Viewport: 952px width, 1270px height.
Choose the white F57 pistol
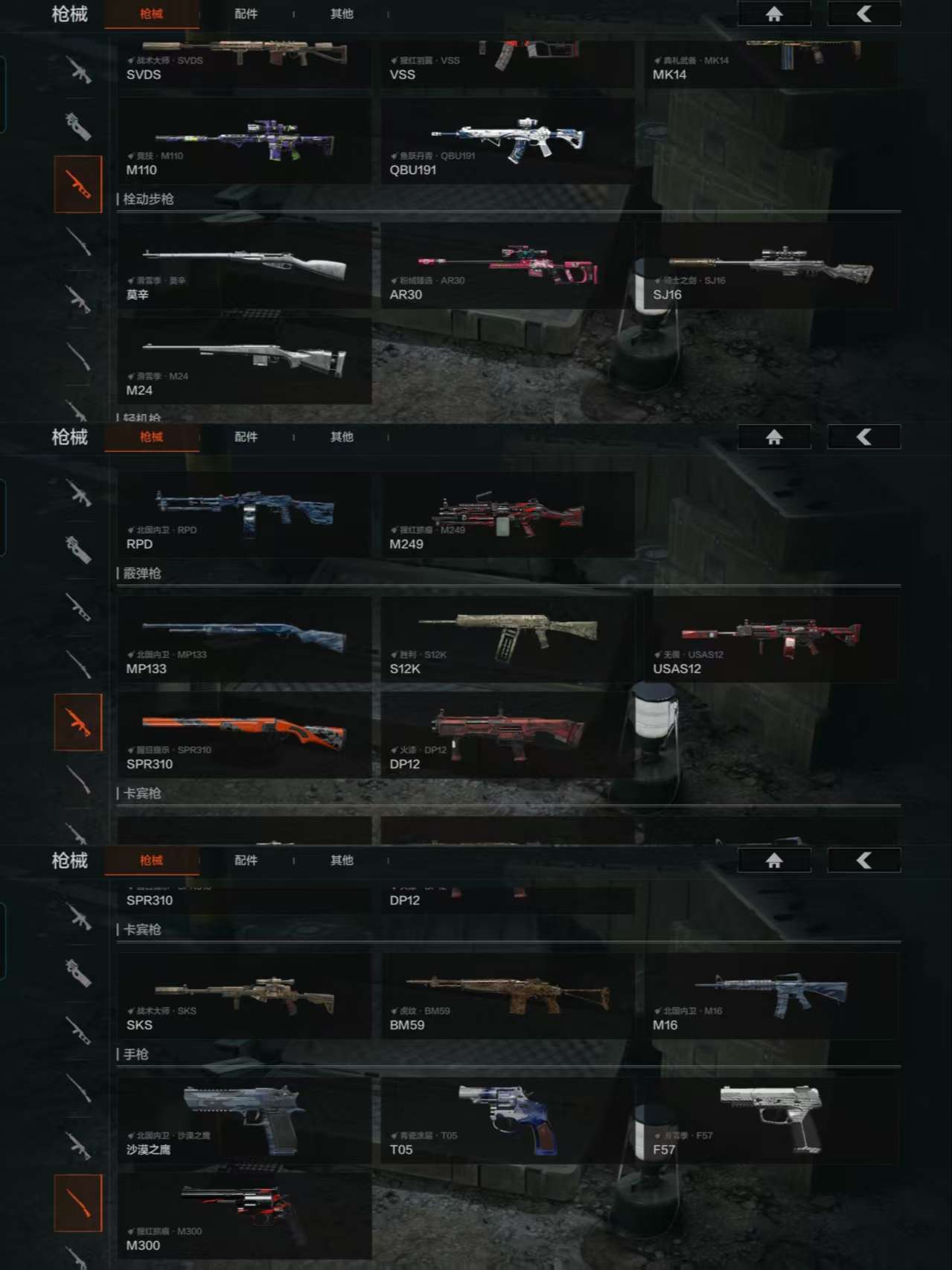[771, 1121]
